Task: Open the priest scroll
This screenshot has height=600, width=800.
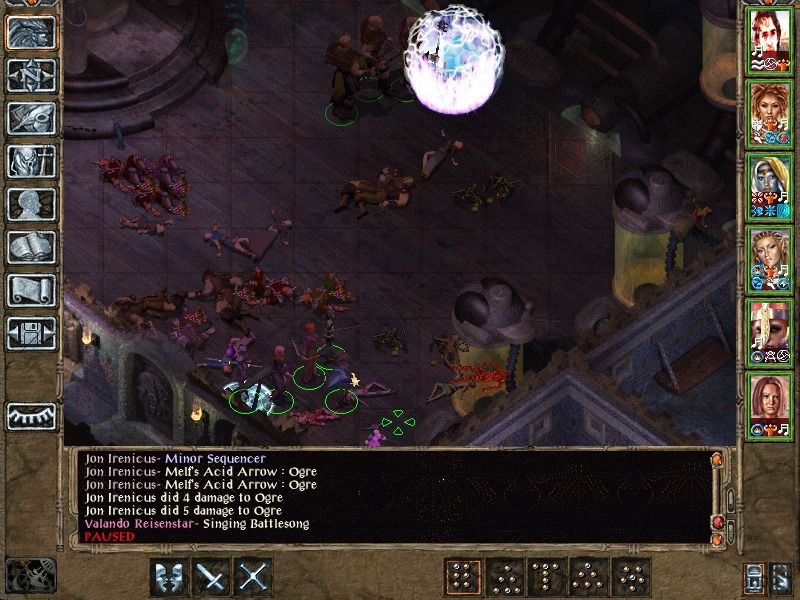Action: point(30,289)
